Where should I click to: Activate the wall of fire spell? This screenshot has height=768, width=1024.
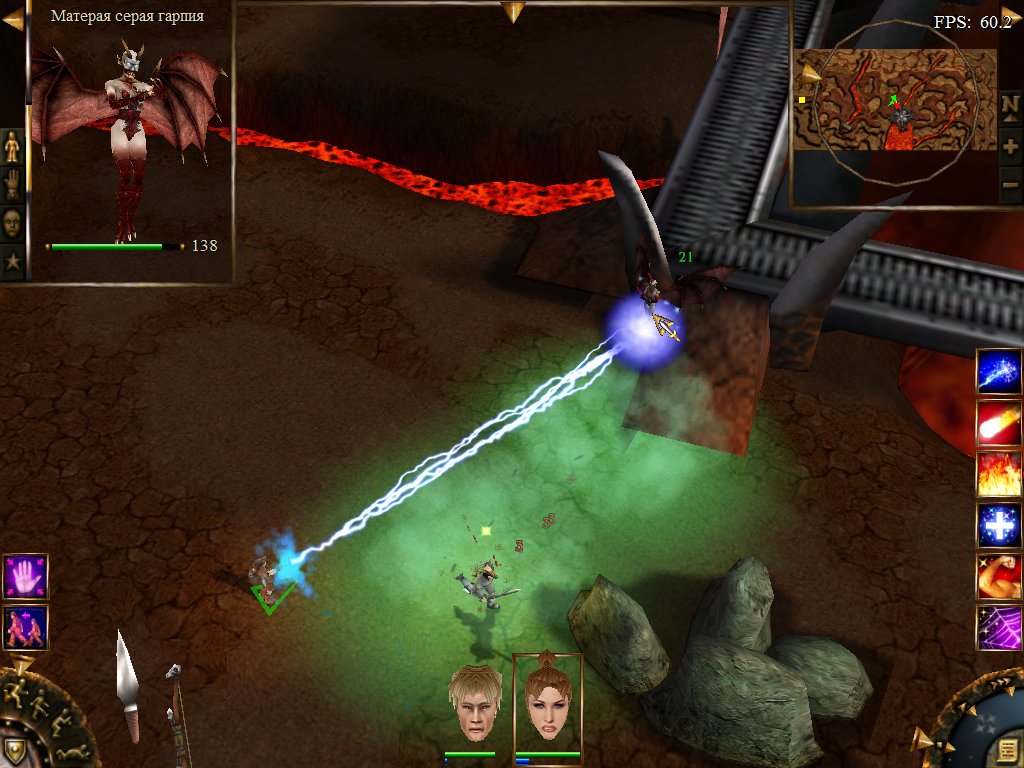point(999,474)
